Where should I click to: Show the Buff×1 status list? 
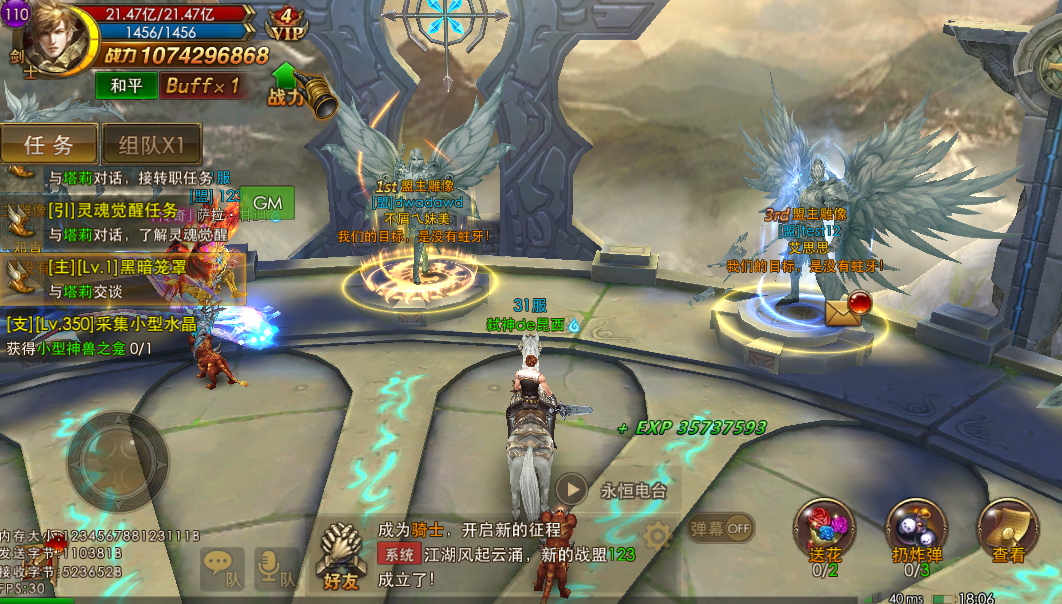click(202, 86)
